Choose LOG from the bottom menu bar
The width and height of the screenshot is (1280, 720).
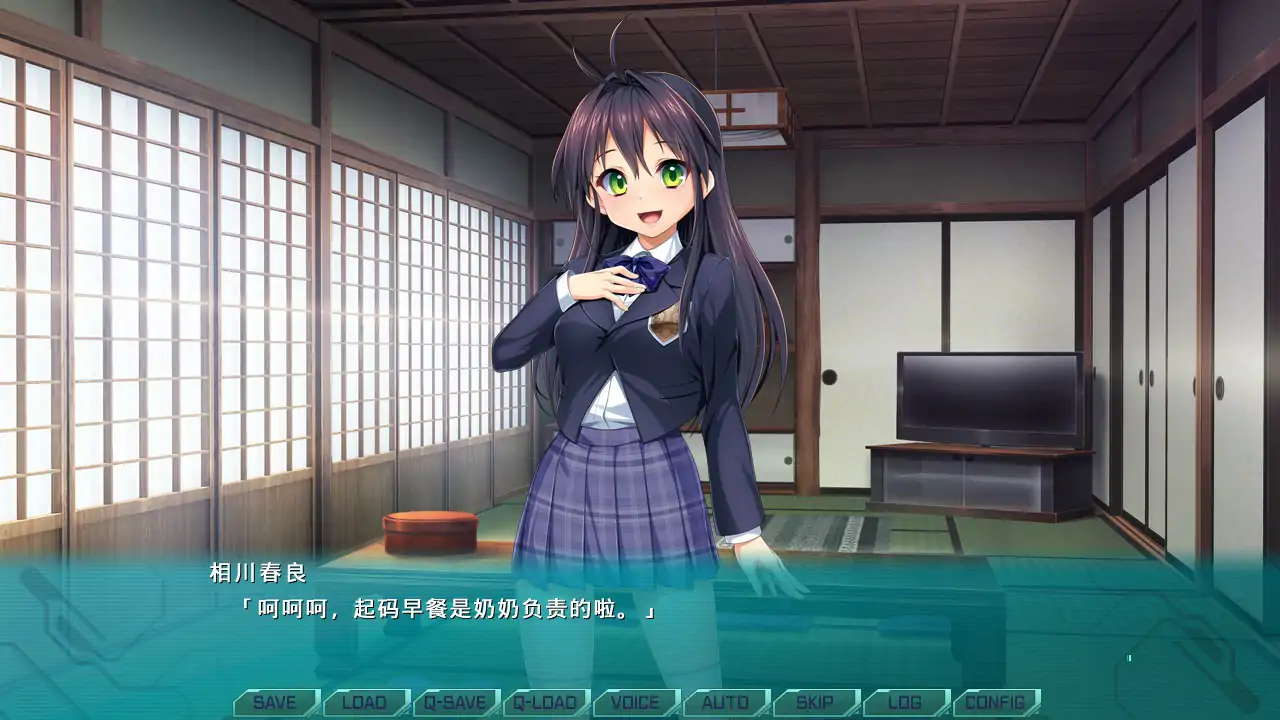tap(905, 702)
